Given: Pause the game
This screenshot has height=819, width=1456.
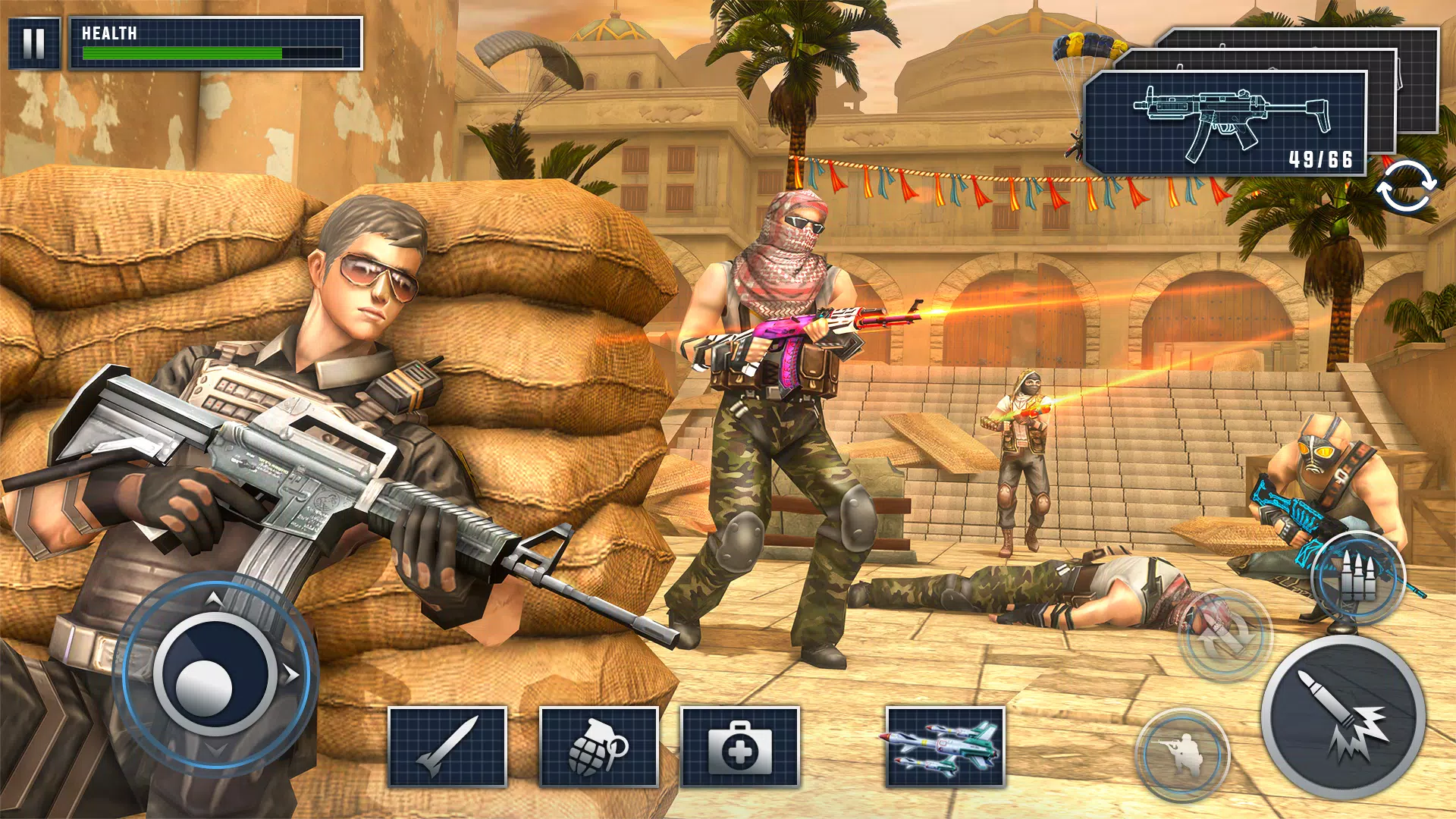Looking at the screenshot, I should click(x=34, y=43).
